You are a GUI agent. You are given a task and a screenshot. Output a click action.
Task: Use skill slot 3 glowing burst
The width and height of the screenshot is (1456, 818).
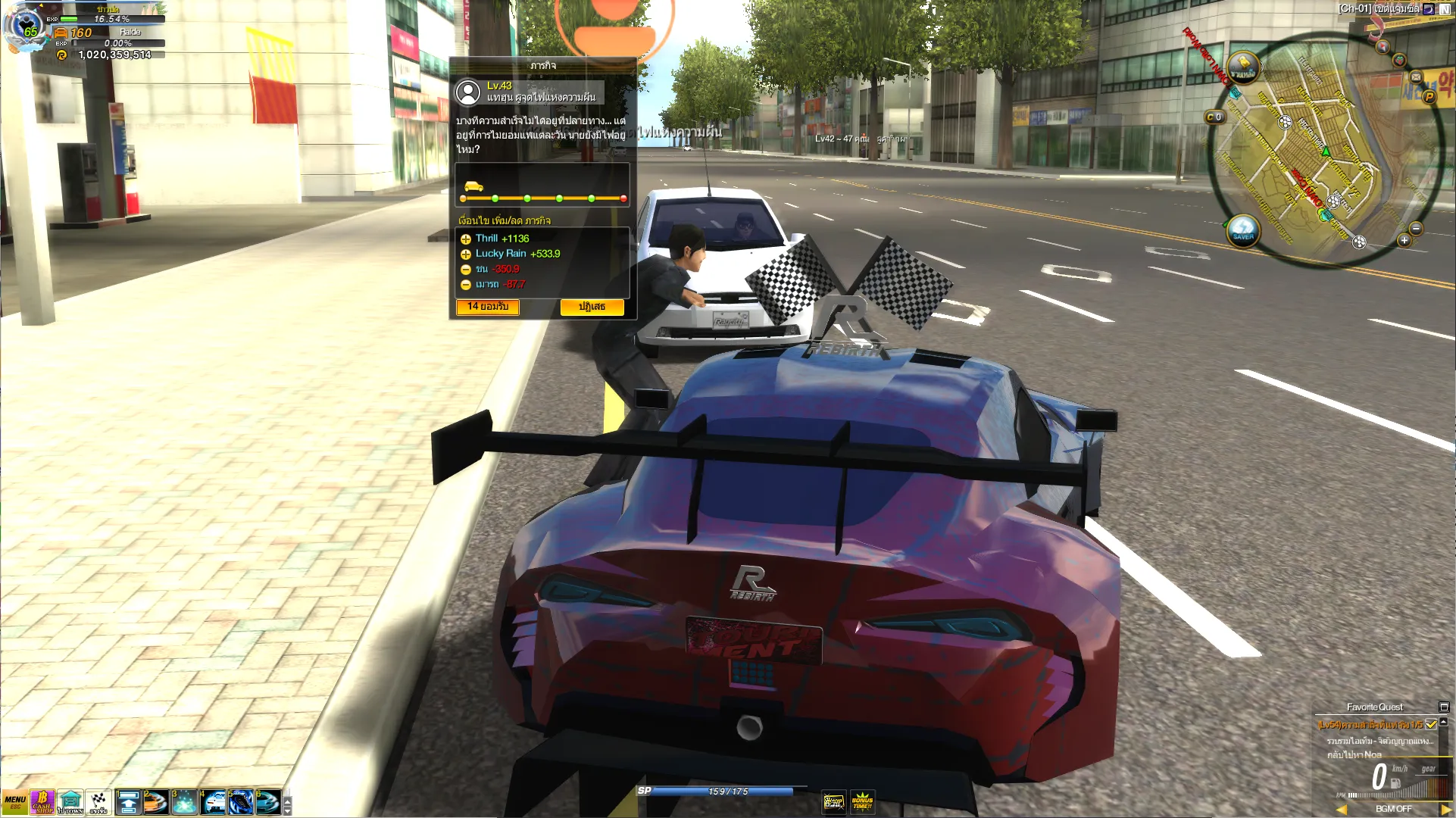(184, 802)
